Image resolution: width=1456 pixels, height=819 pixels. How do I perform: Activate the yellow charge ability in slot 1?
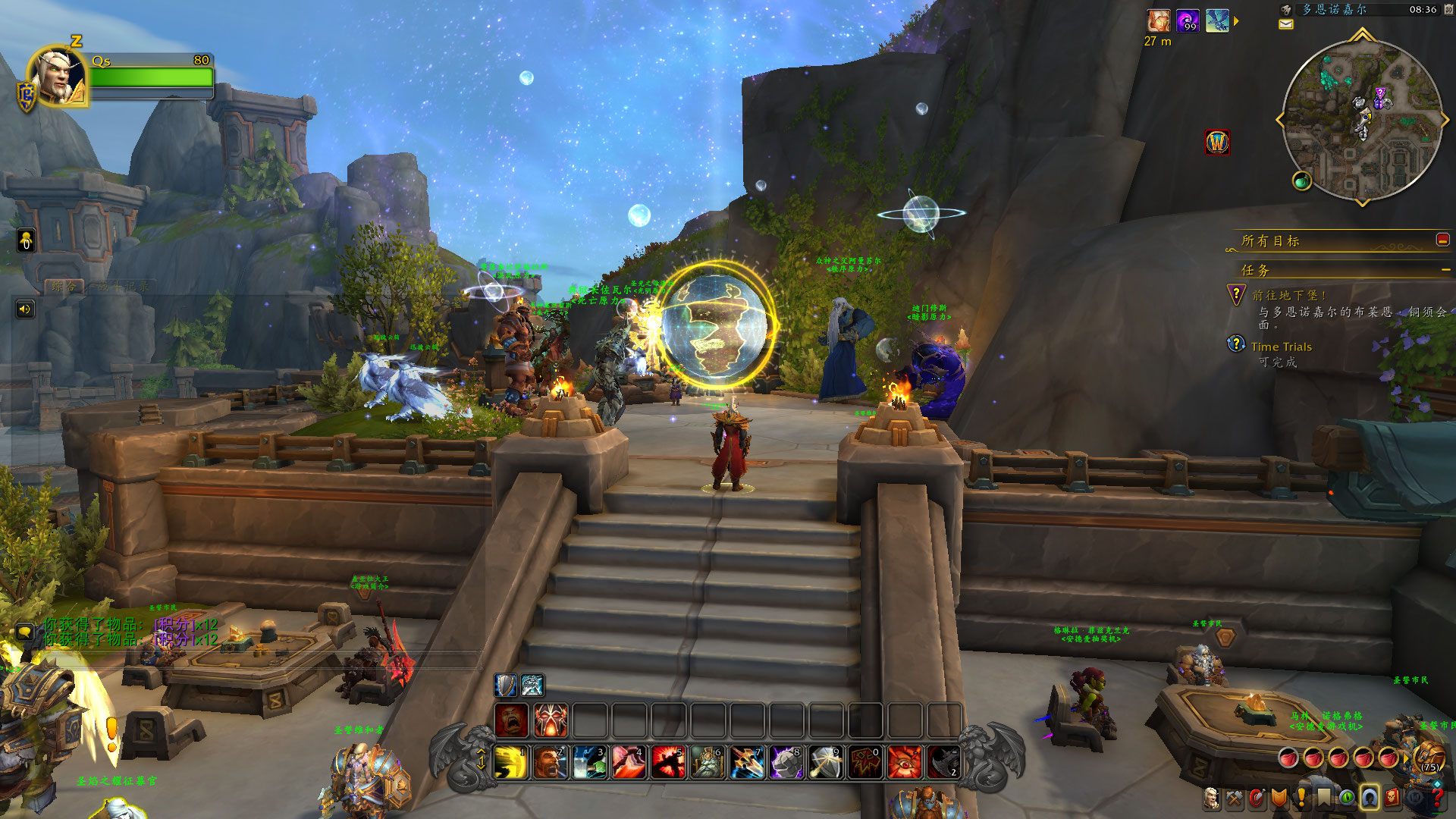[x=511, y=762]
